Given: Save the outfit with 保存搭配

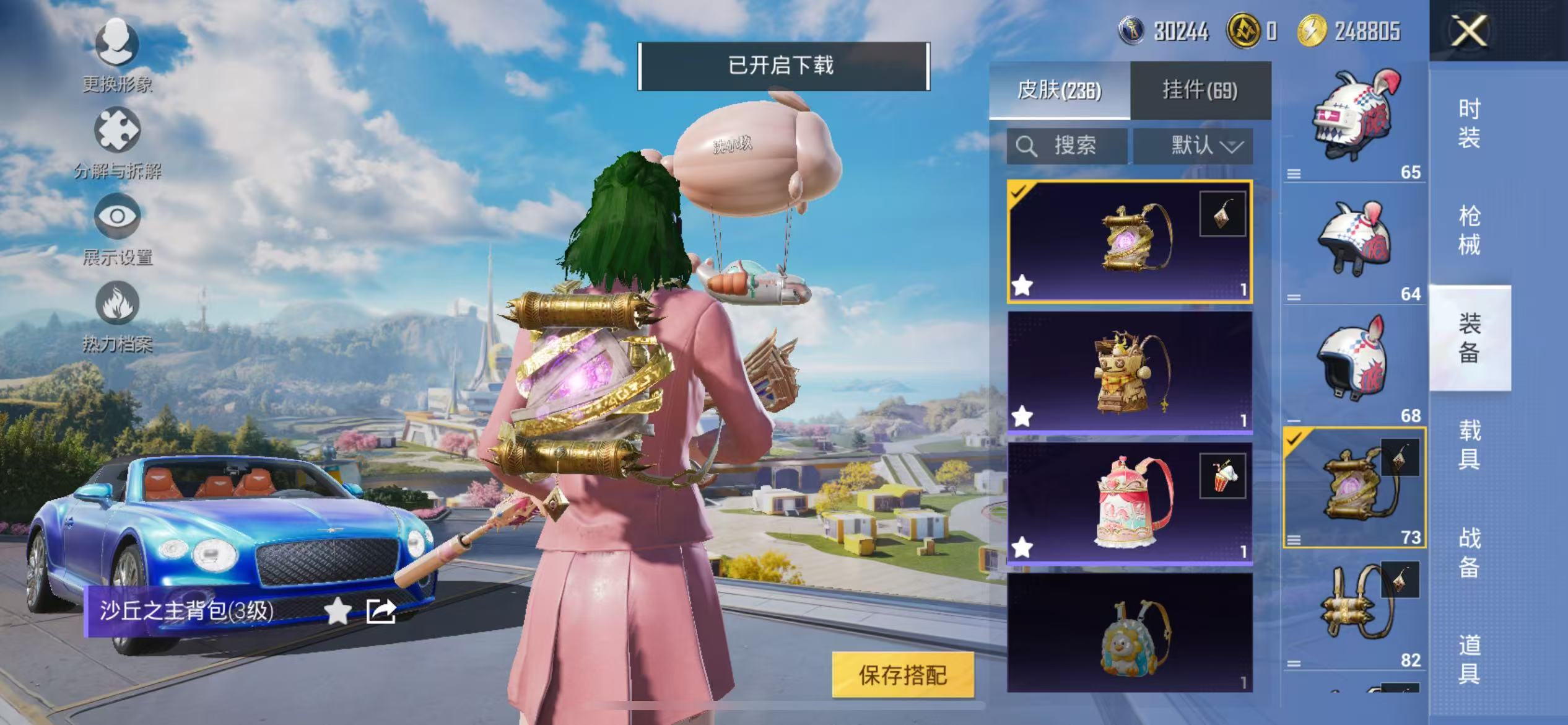Looking at the screenshot, I should coord(902,675).
